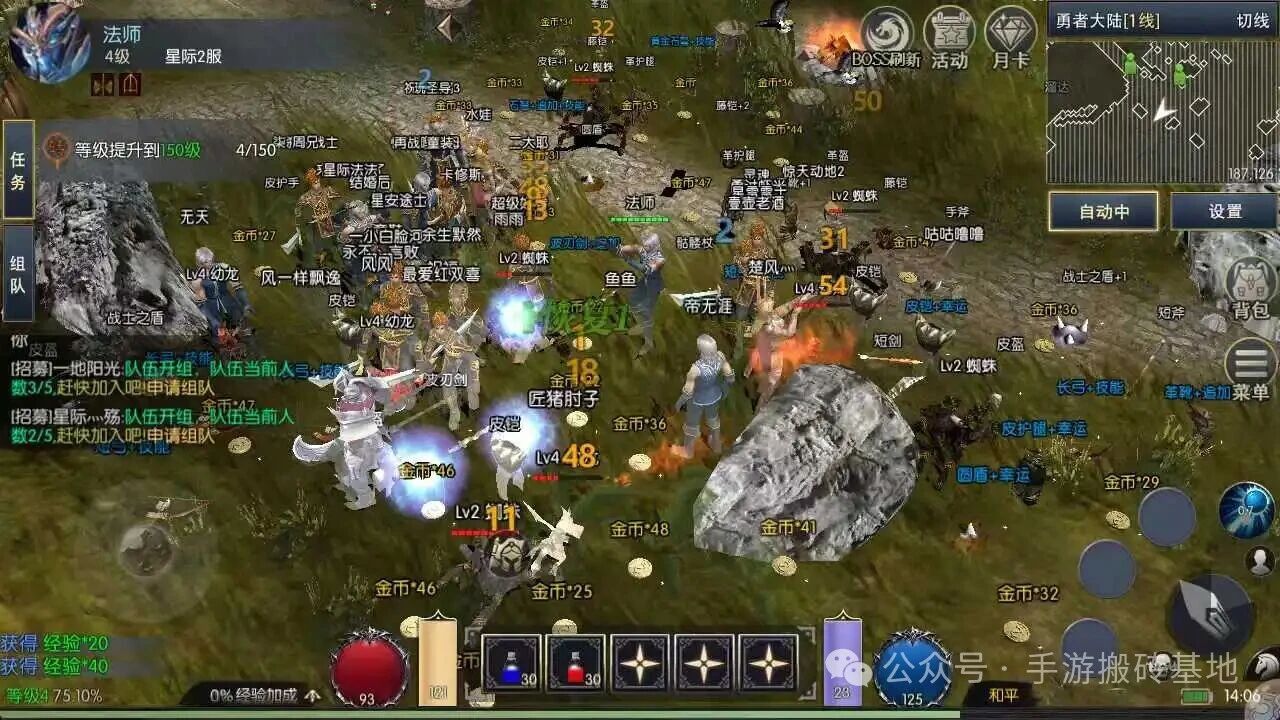Screen dimensions: 1280x720
Task: Open the 背包 backpack
Action: pos(1248,280)
